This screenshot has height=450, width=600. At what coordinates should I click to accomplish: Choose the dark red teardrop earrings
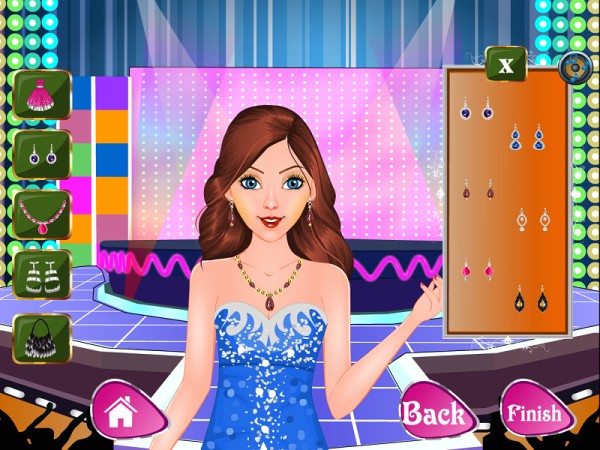(477, 188)
